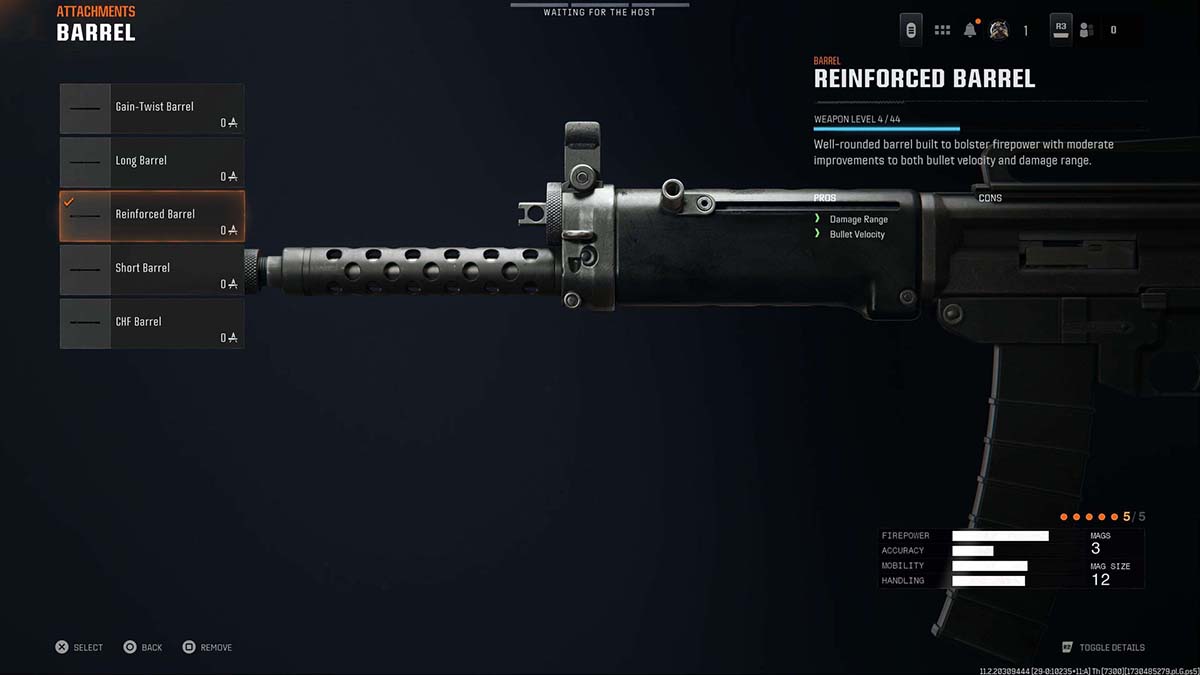1200x675 pixels.
Task: Pick the Short Barrel attachment
Action: (x=152, y=270)
